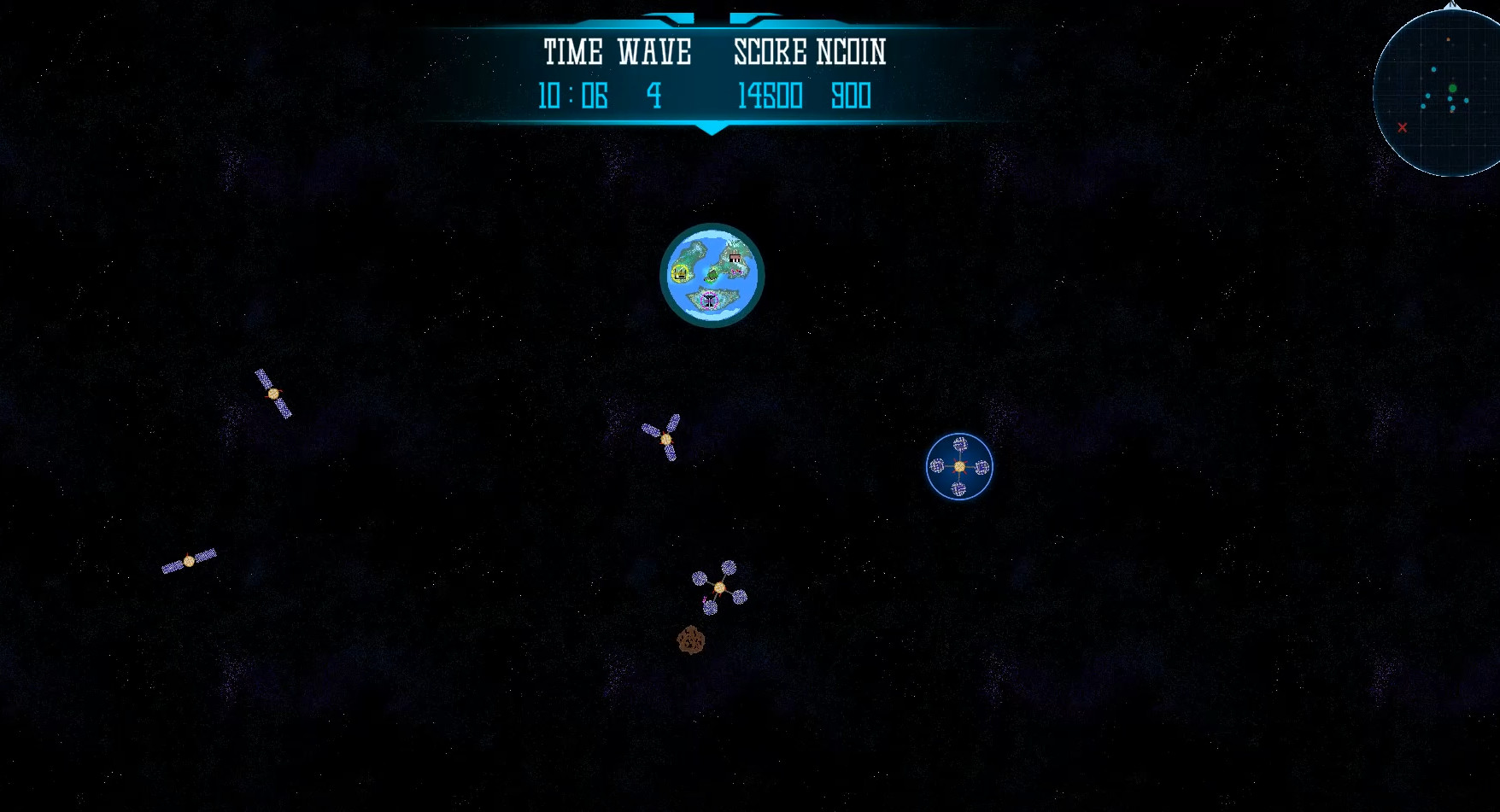Viewport: 1500px width, 812px height.
Task: Toggle the upper-left diagonal satellite's panels
Action: tap(273, 394)
